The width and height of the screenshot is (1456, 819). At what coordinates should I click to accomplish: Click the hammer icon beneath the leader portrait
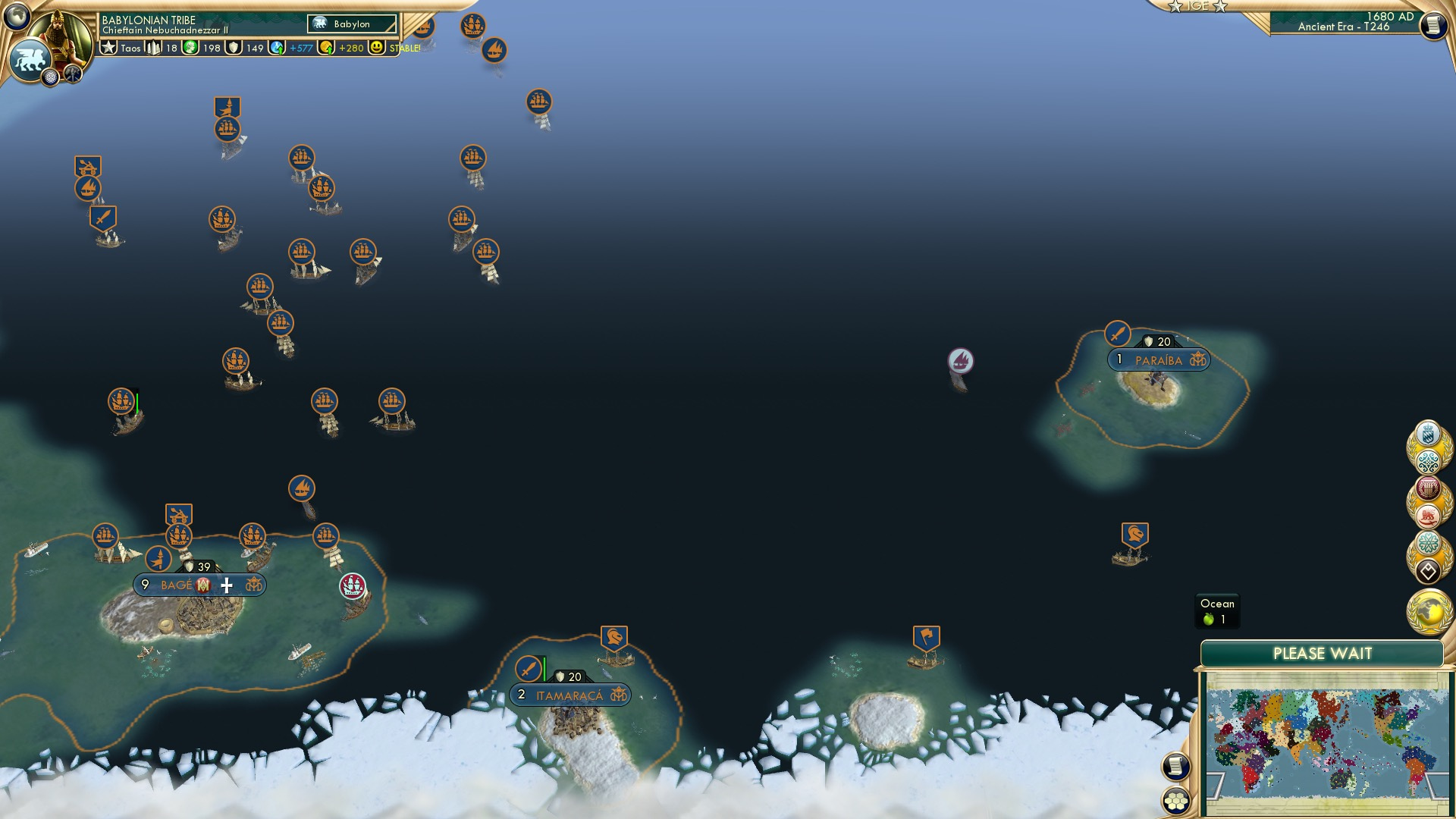73,74
